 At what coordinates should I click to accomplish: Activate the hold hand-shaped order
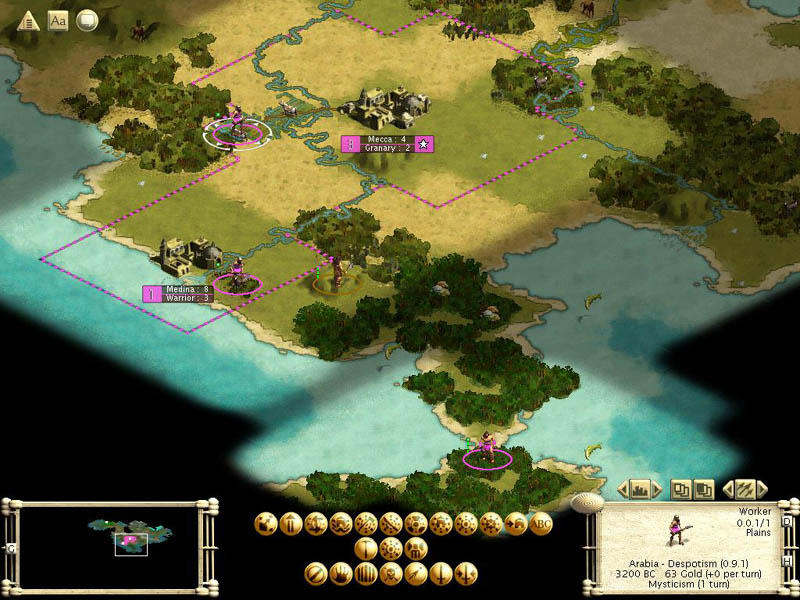pos(341,573)
